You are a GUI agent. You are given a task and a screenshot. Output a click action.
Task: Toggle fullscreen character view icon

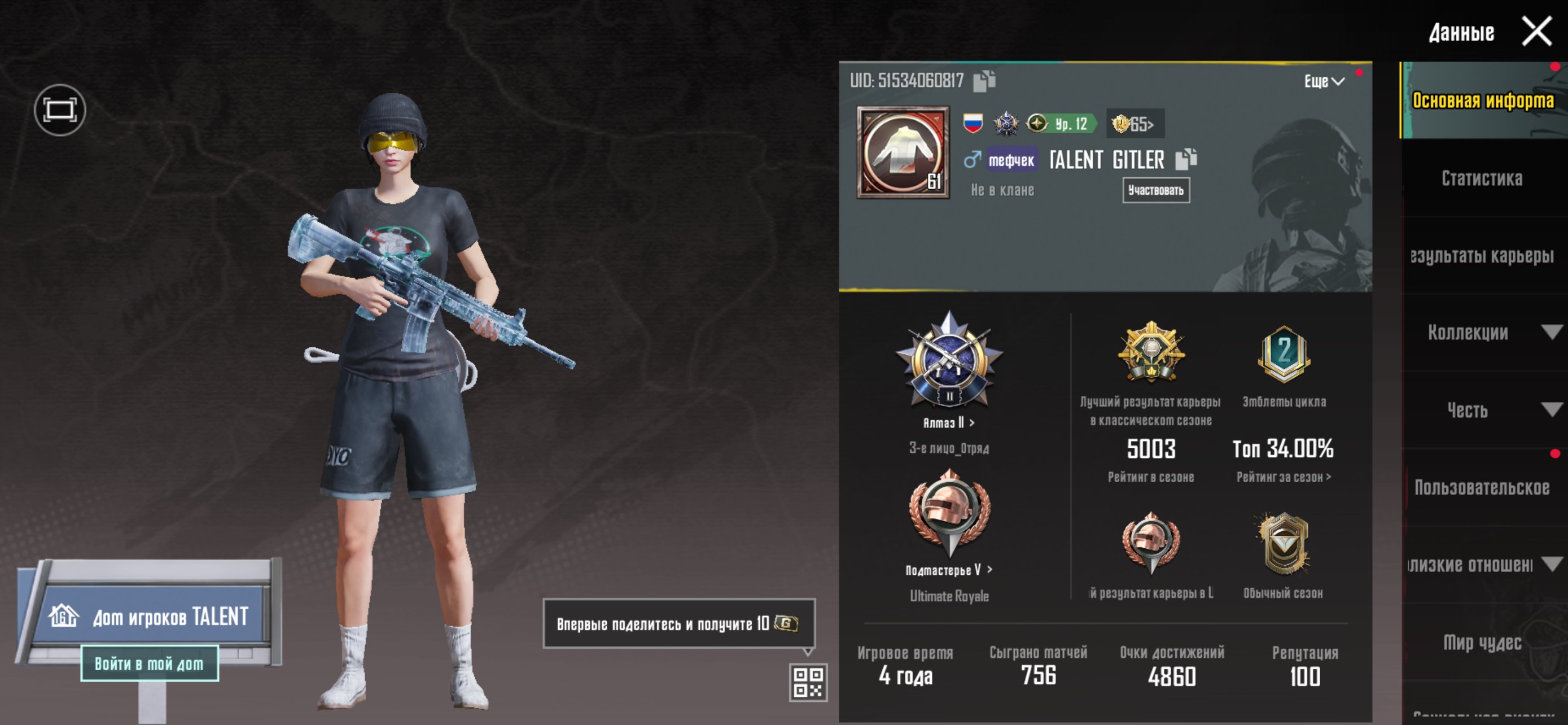(60, 110)
